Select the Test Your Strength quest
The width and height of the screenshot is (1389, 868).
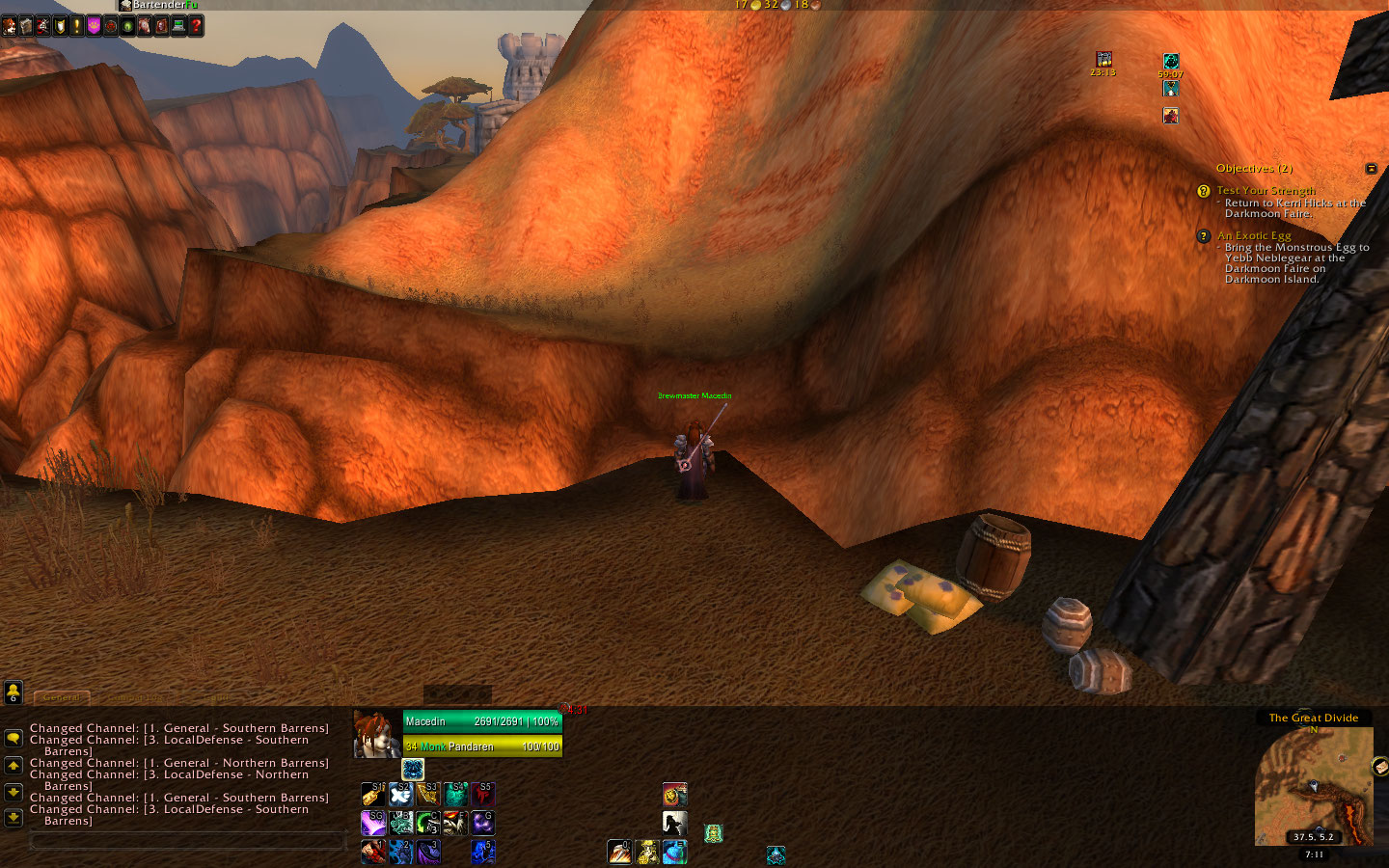click(x=1265, y=191)
